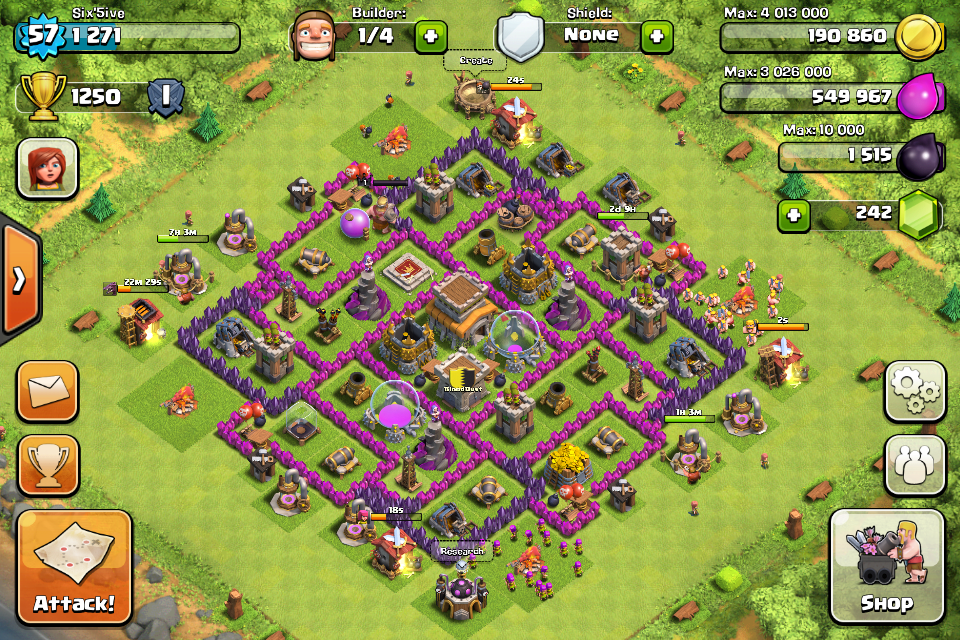Image resolution: width=960 pixels, height=640 pixels.
Task: Buy a shield using the plus button
Action: click(656, 36)
